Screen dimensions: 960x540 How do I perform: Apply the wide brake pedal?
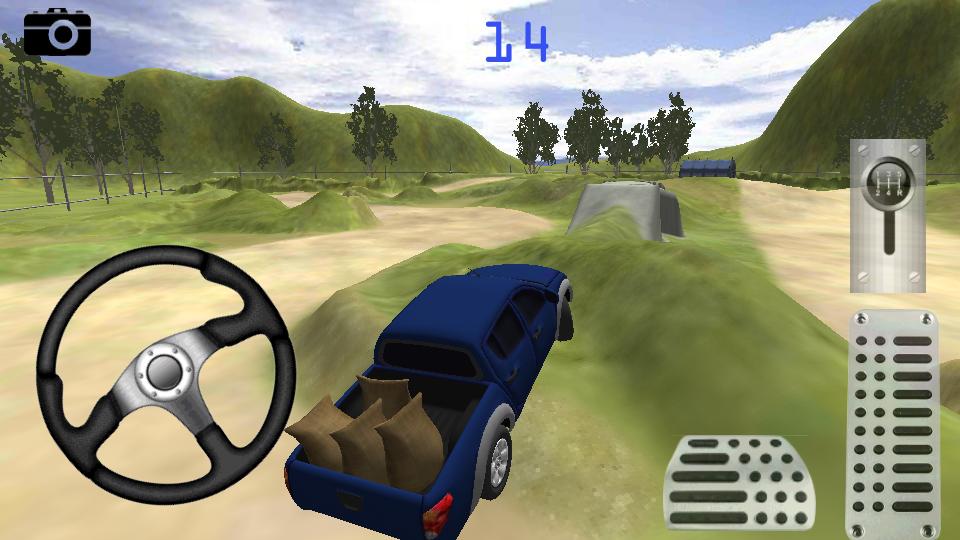point(740,482)
